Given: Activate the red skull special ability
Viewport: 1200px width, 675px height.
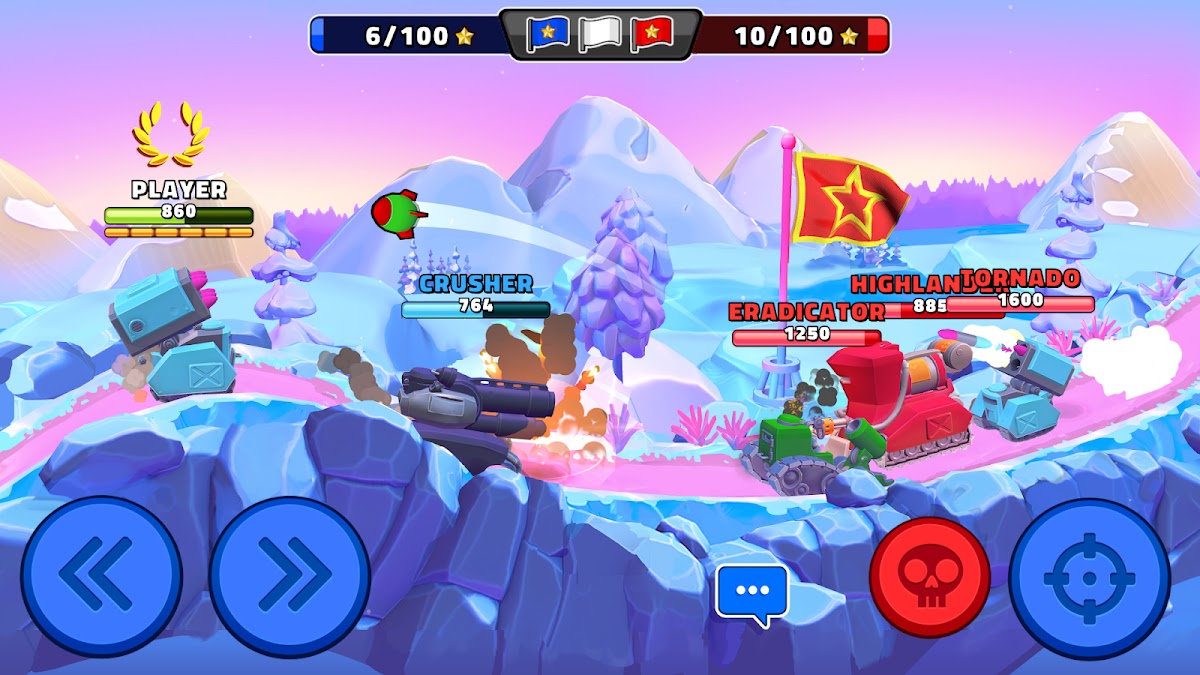Looking at the screenshot, I should pyautogui.click(x=929, y=577).
